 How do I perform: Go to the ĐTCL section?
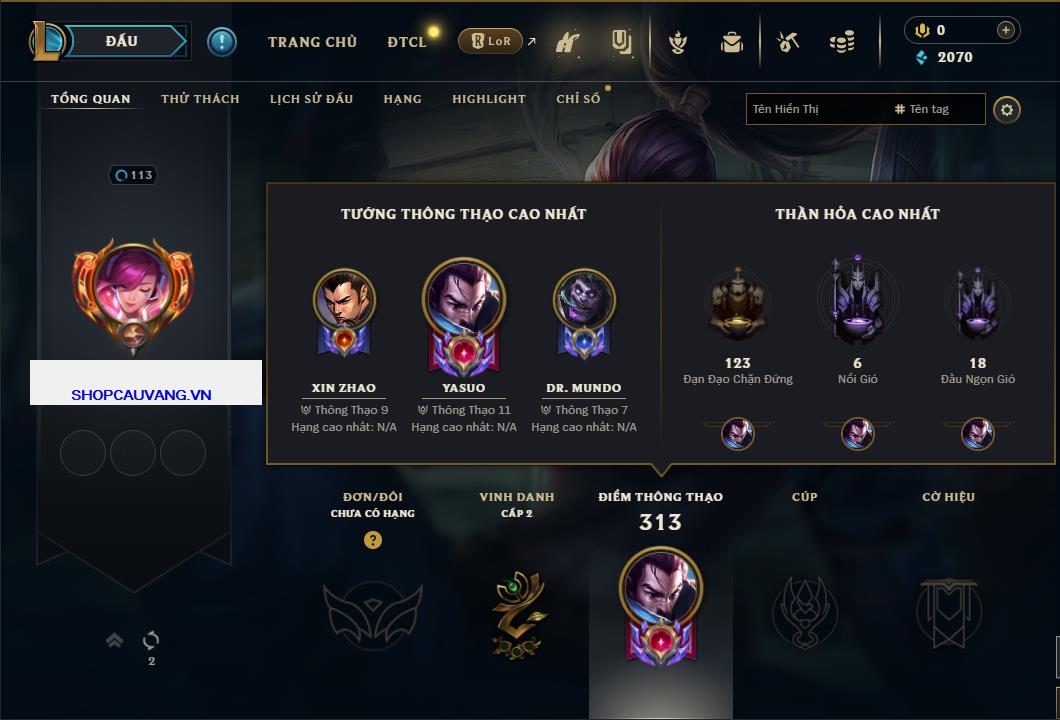click(x=407, y=42)
